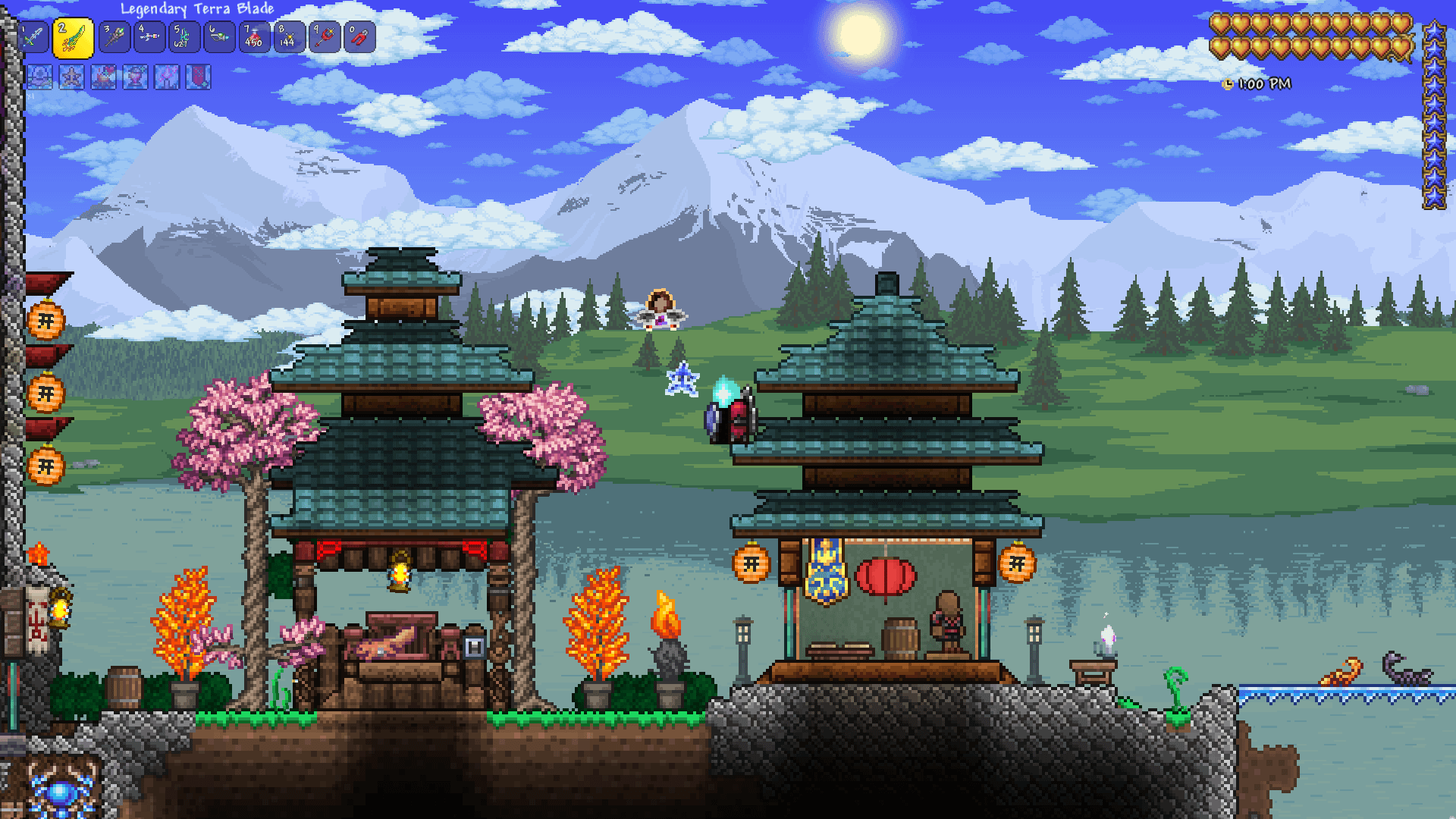Equip the rainbow gun in slot 4
The width and height of the screenshot is (1456, 819).
click(149, 37)
